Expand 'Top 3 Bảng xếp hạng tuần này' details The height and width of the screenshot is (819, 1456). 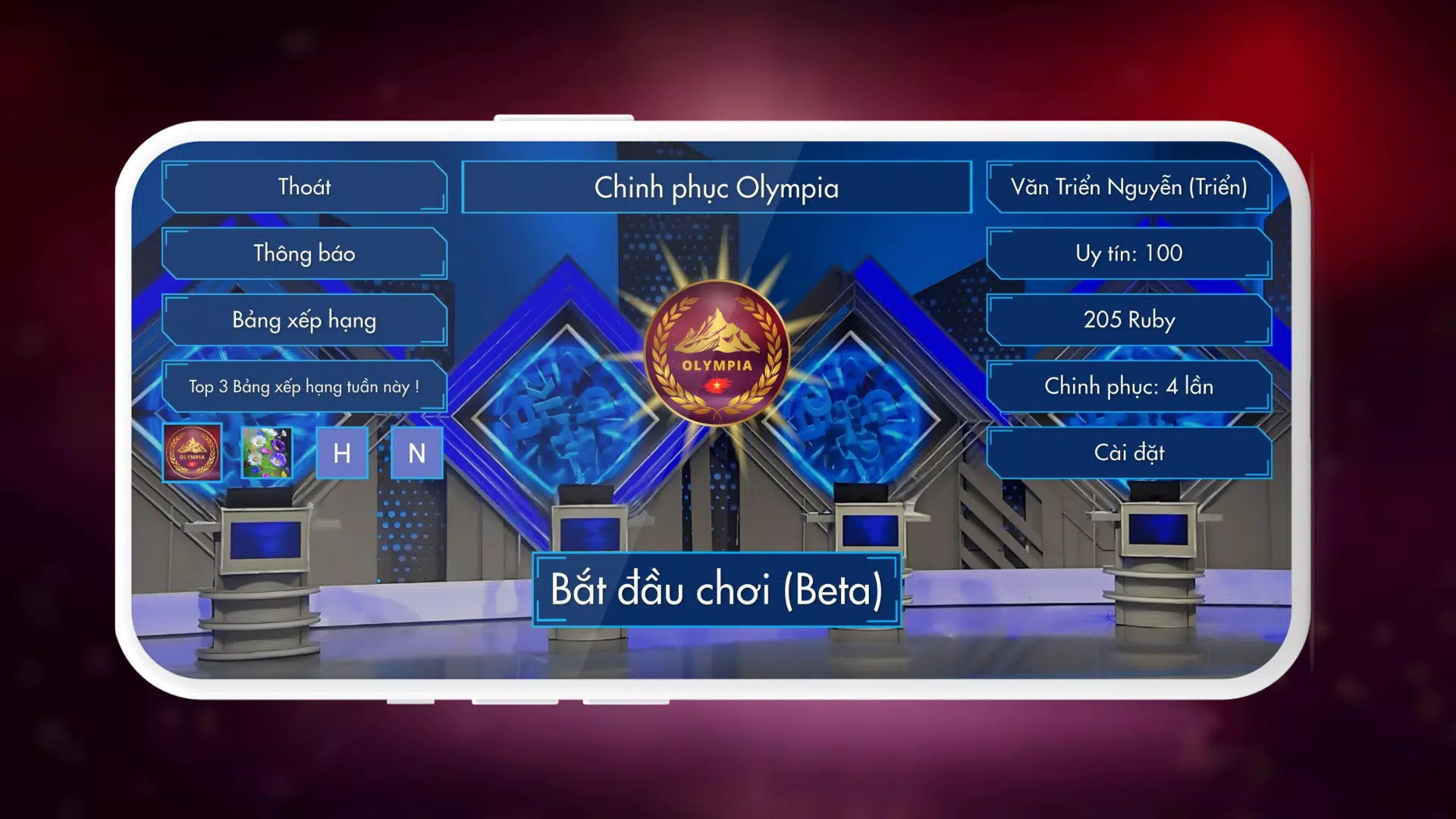point(306,386)
